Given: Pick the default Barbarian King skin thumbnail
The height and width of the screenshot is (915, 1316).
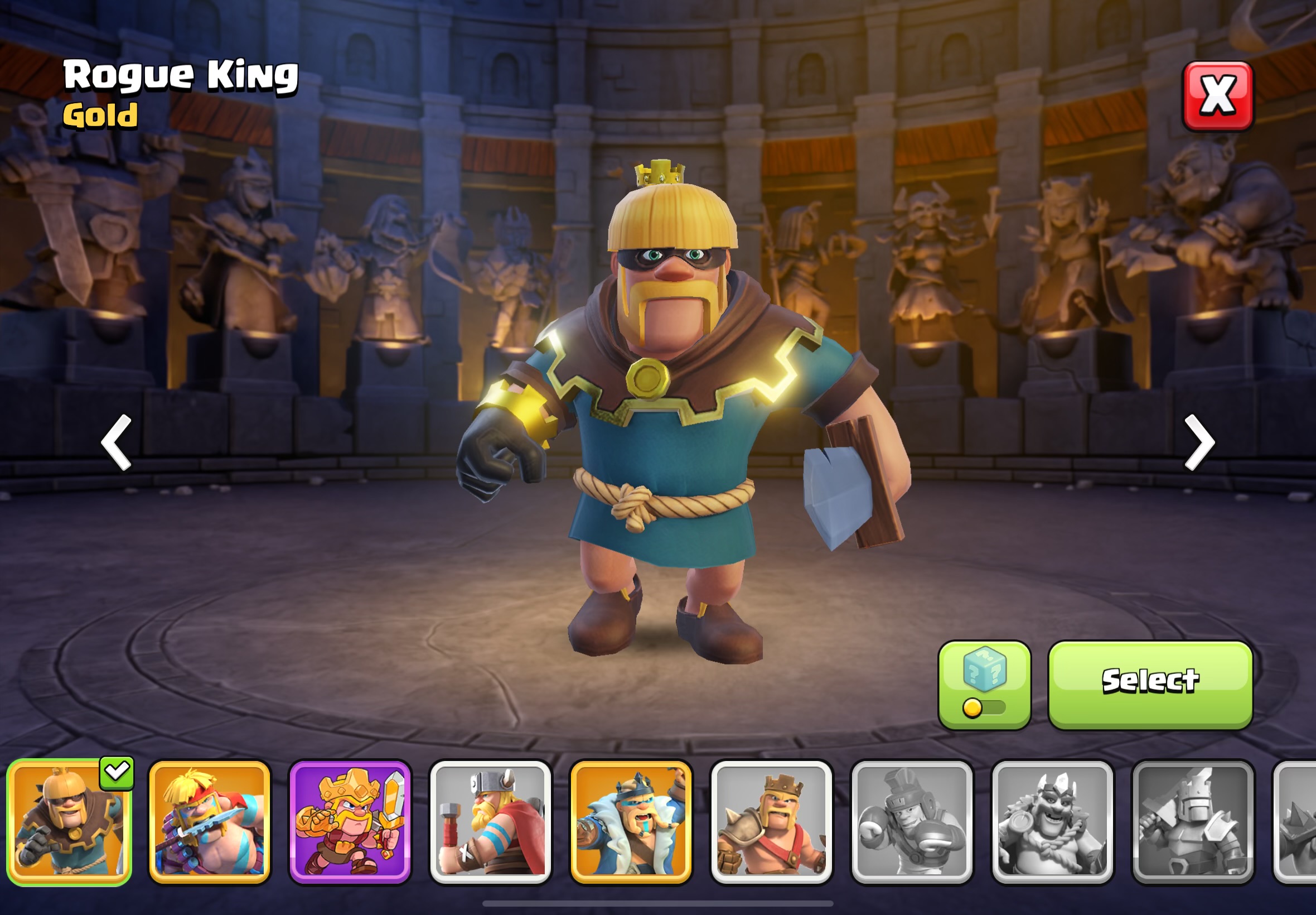Looking at the screenshot, I should coord(771,822).
